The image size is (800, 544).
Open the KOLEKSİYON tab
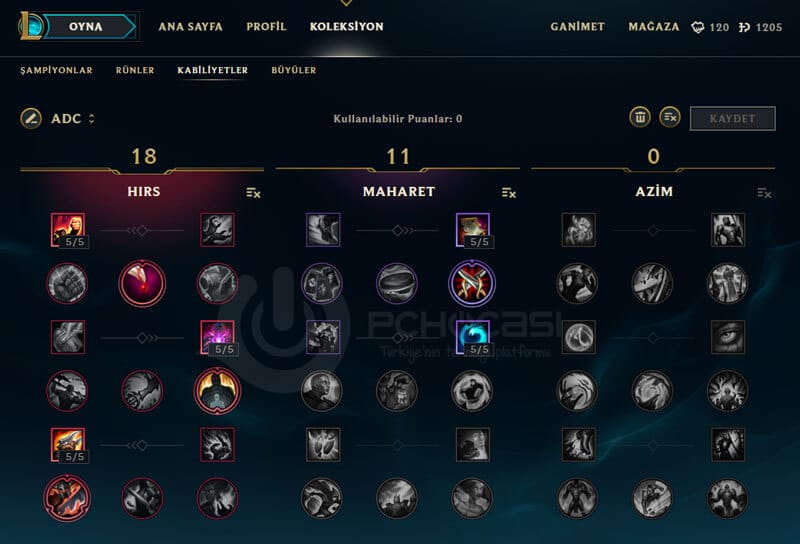tap(346, 27)
